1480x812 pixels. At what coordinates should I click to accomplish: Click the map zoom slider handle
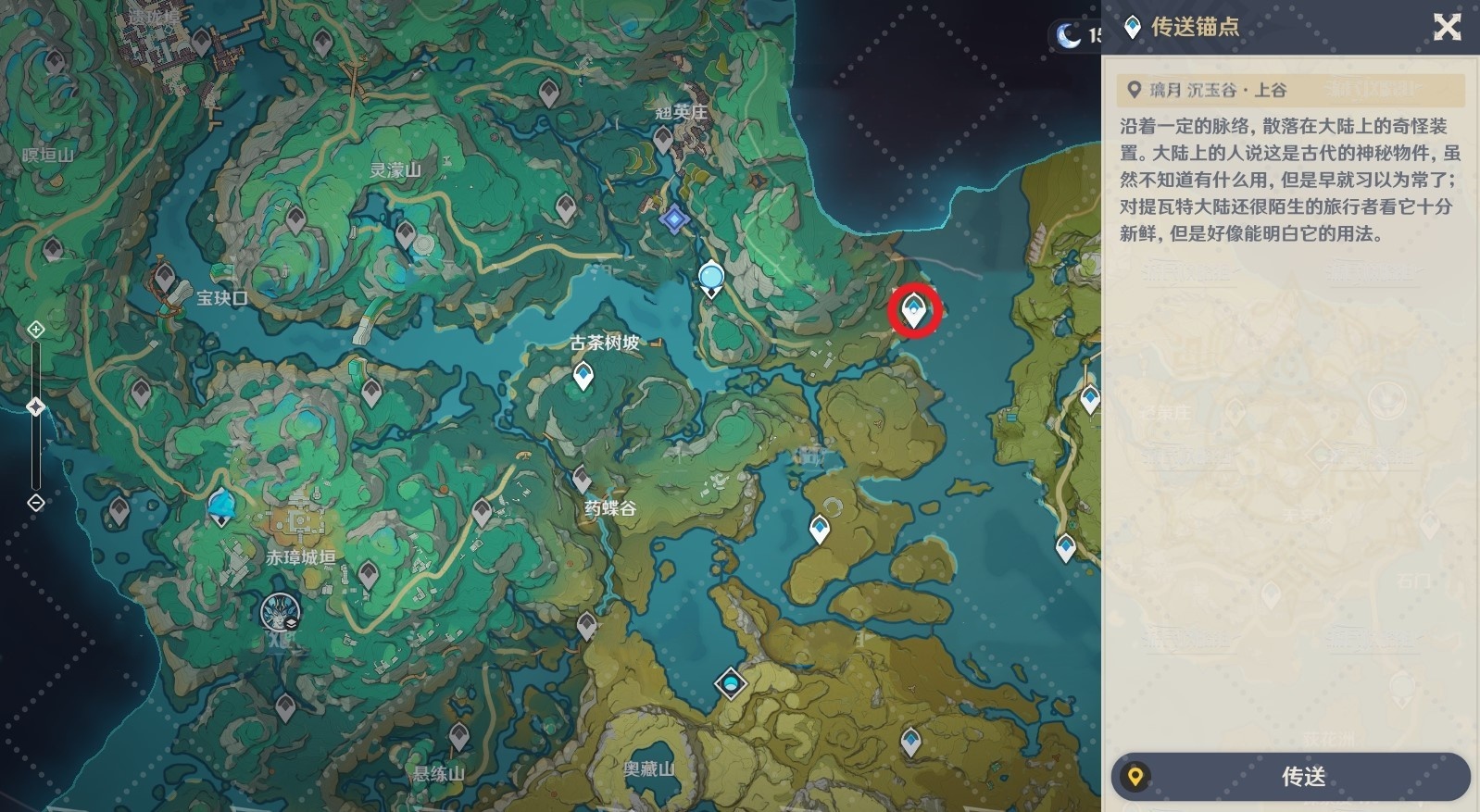[x=36, y=406]
